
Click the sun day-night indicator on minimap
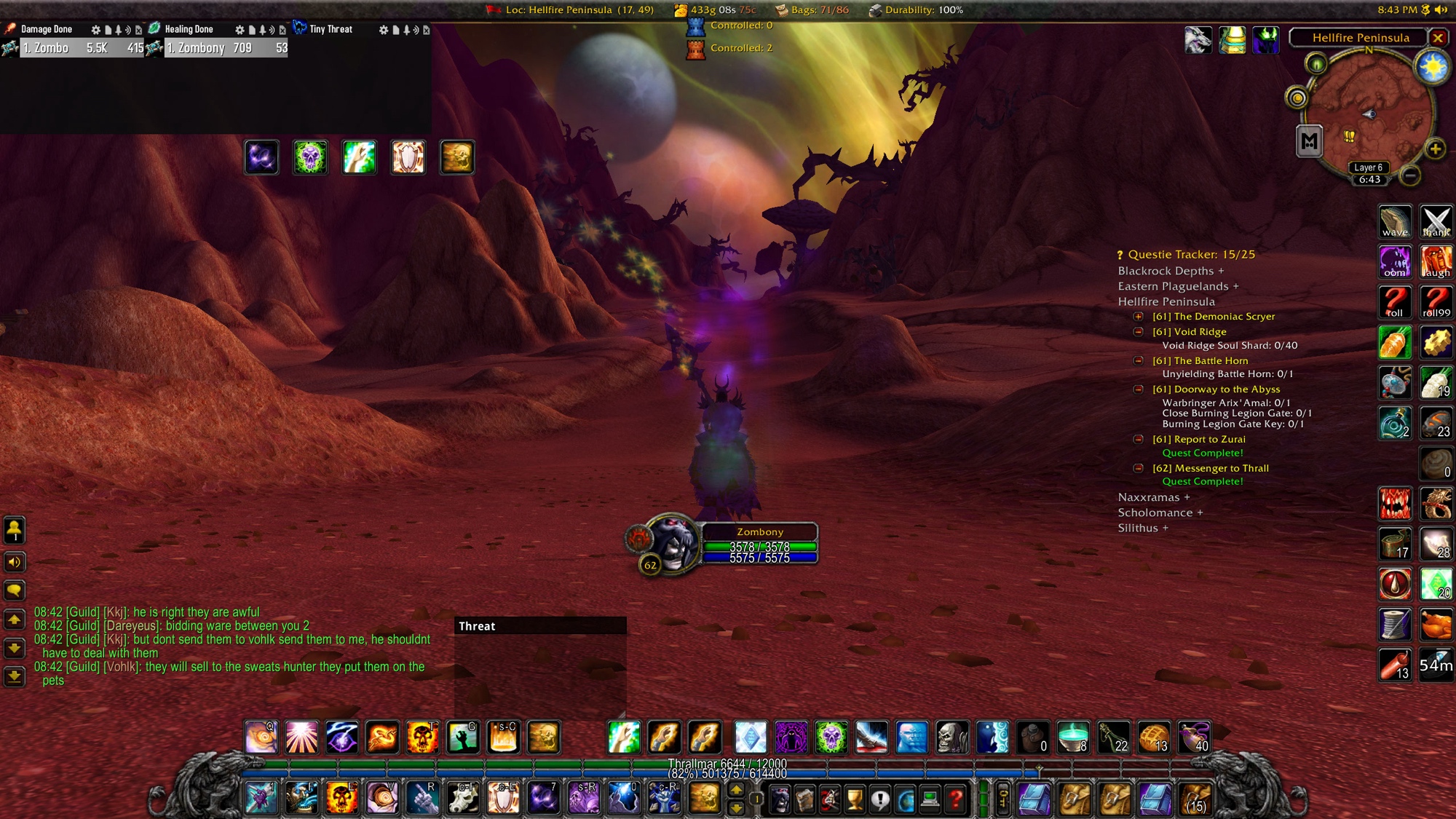pyautogui.click(x=1432, y=68)
